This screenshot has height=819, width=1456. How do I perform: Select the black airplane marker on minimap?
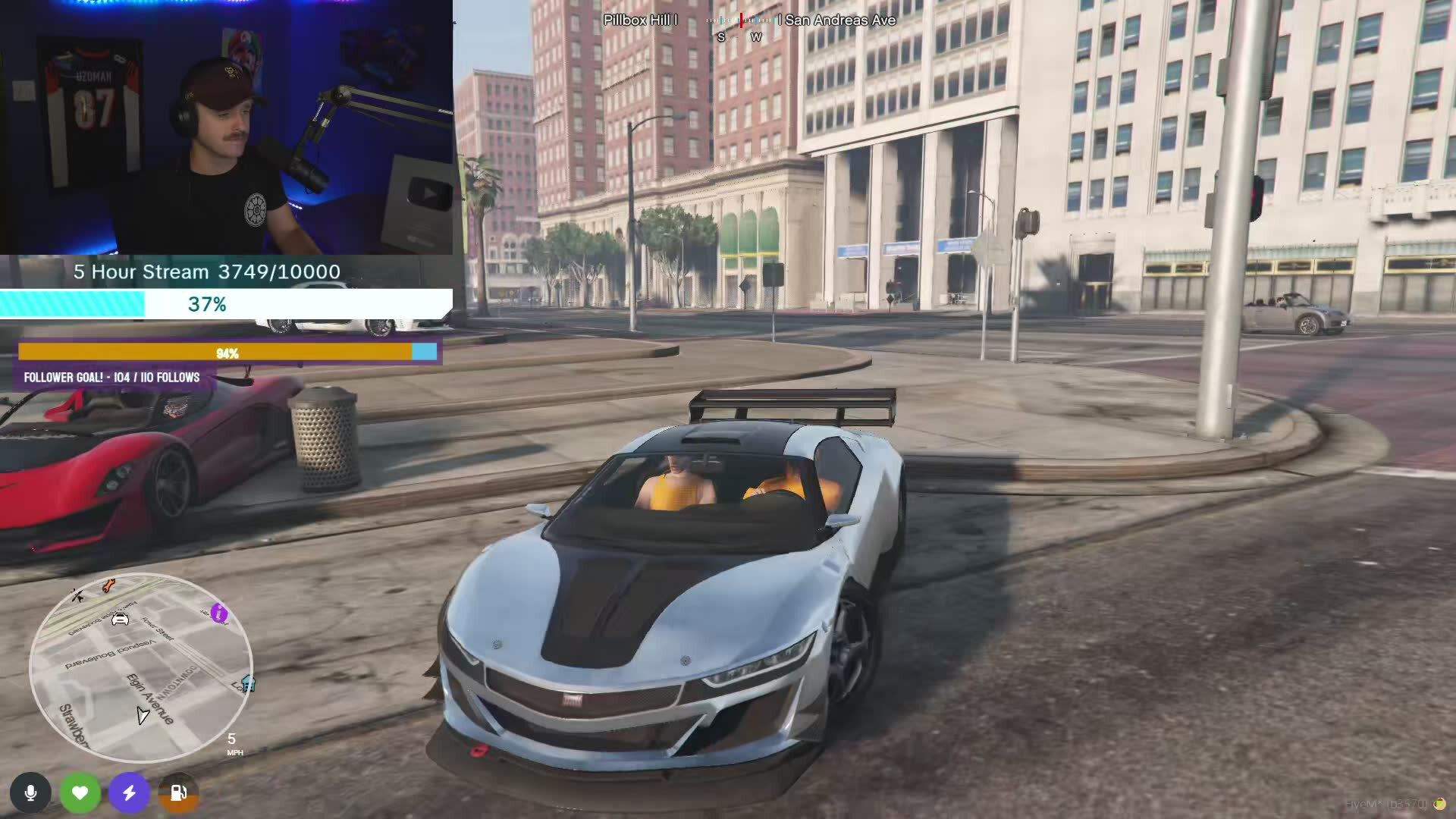point(77,596)
